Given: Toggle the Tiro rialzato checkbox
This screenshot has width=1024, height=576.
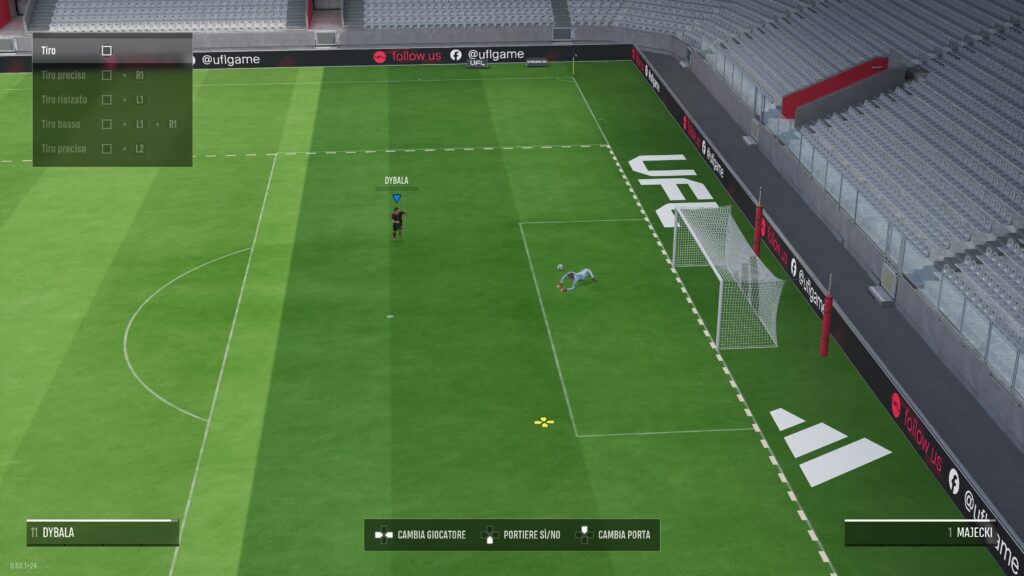Looking at the screenshot, I should 107,100.
